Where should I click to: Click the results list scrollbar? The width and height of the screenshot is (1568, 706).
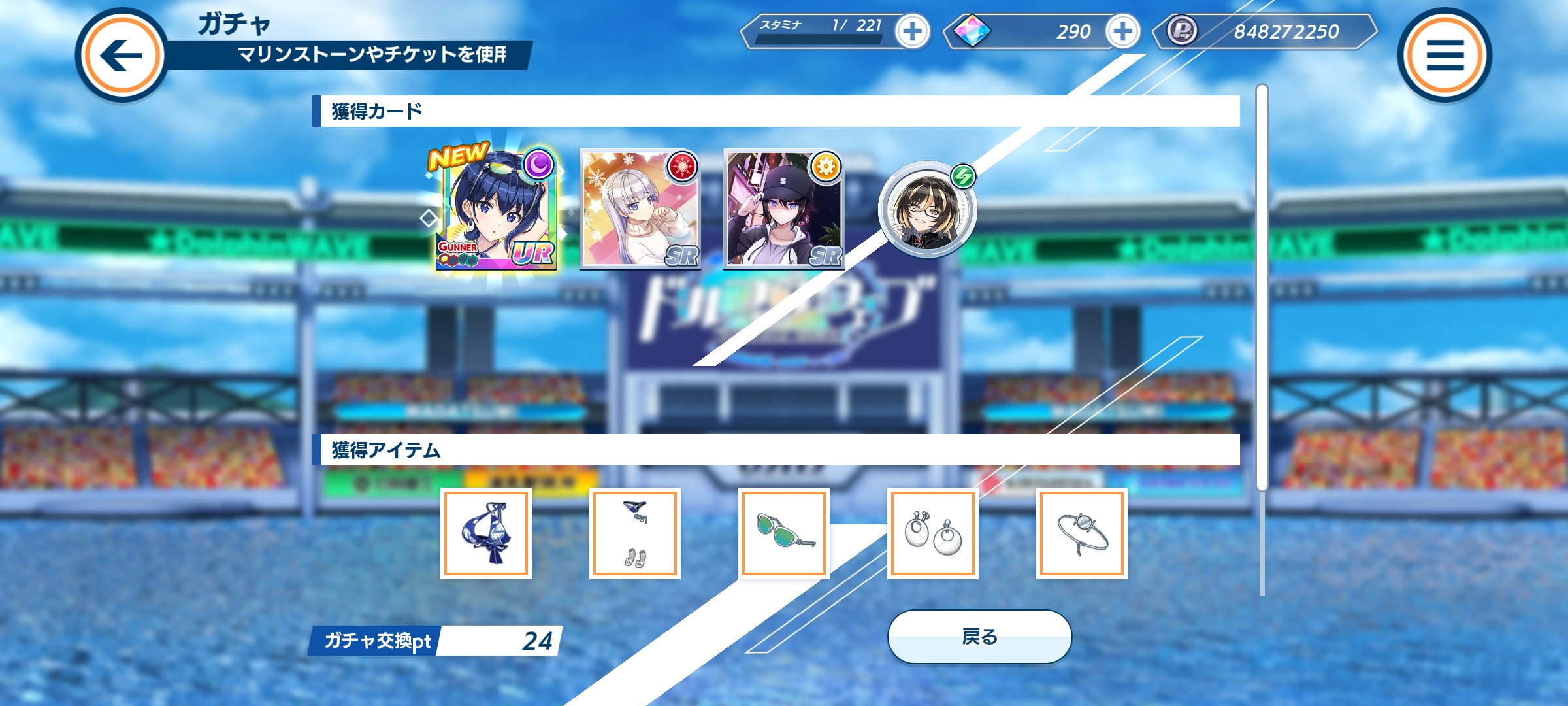tap(1262, 288)
